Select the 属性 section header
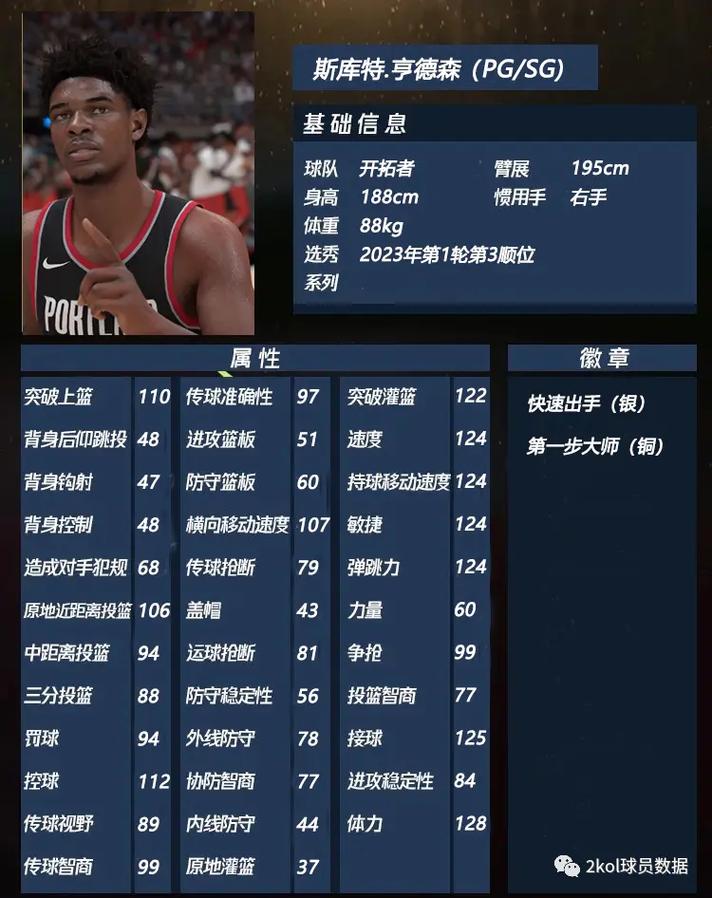The width and height of the screenshot is (712, 898). click(255, 358)
